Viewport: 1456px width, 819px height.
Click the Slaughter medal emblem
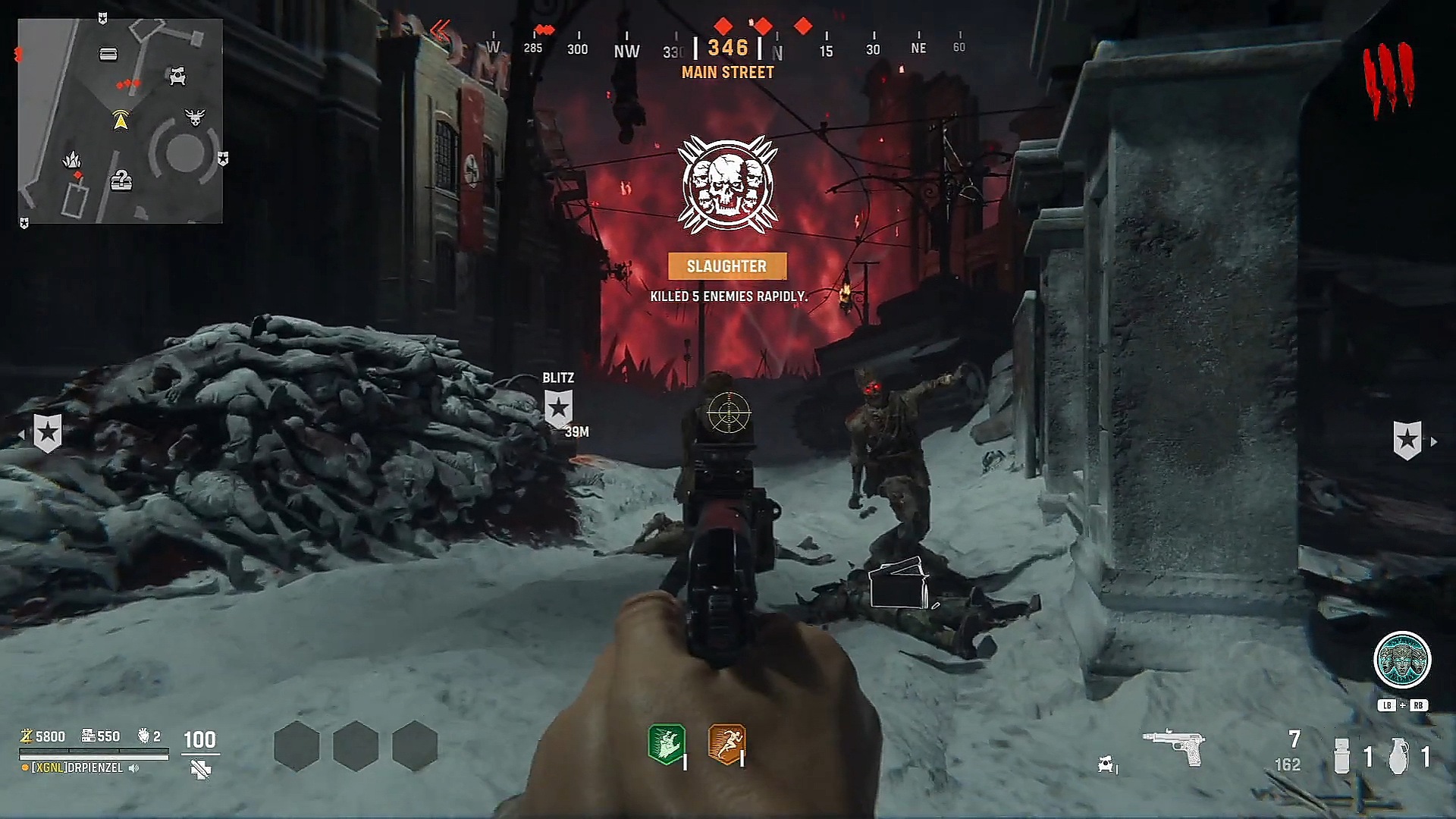(x=727, y=186)
